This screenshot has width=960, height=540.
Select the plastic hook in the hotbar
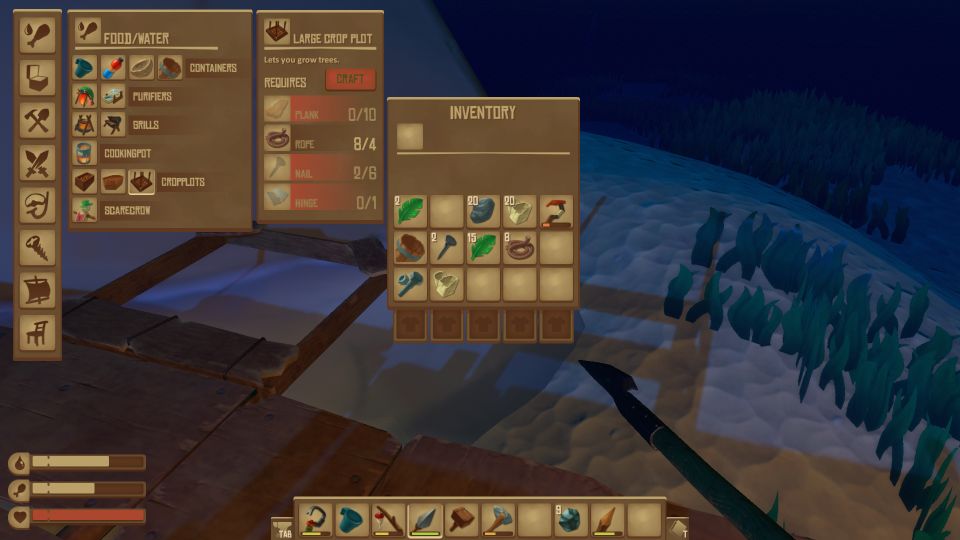[x=315, y=519]
